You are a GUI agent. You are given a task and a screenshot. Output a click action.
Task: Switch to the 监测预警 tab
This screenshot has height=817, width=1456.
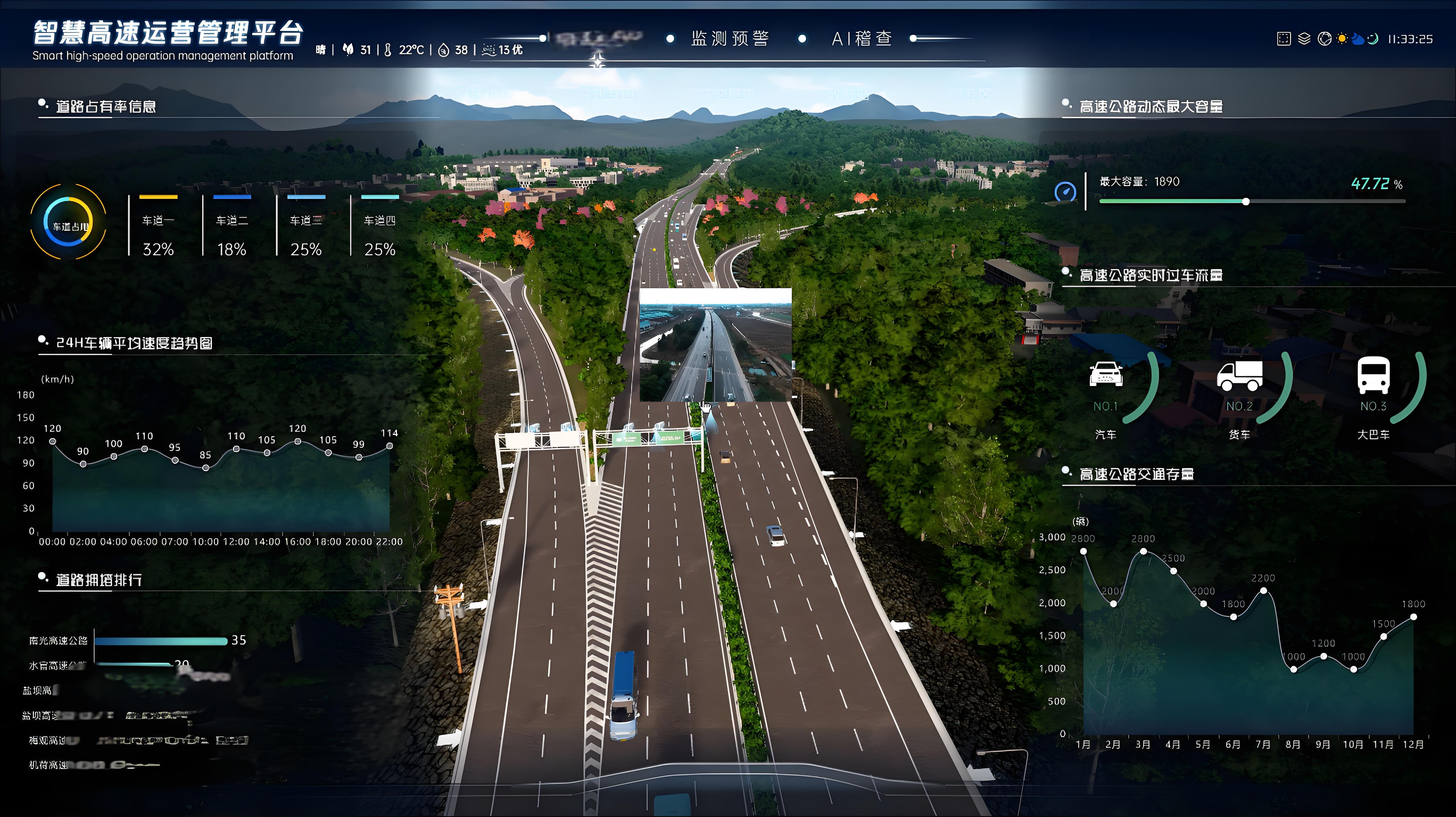tap(729, 38)
